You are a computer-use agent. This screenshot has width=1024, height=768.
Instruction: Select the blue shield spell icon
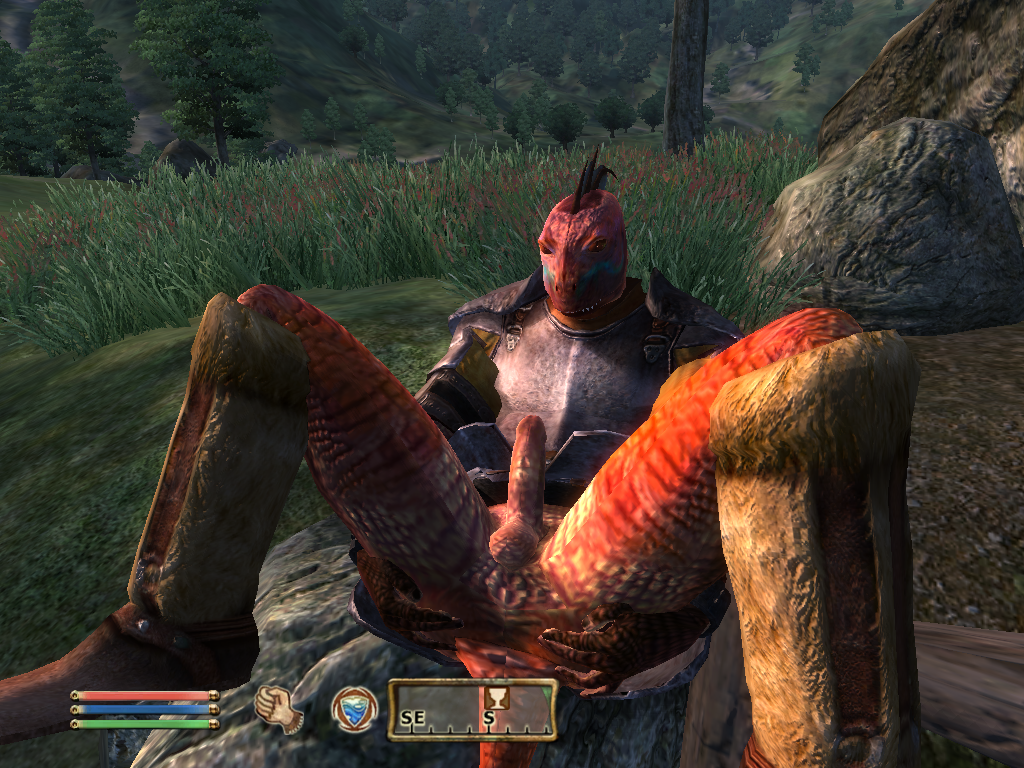click(x=354, y=709)
